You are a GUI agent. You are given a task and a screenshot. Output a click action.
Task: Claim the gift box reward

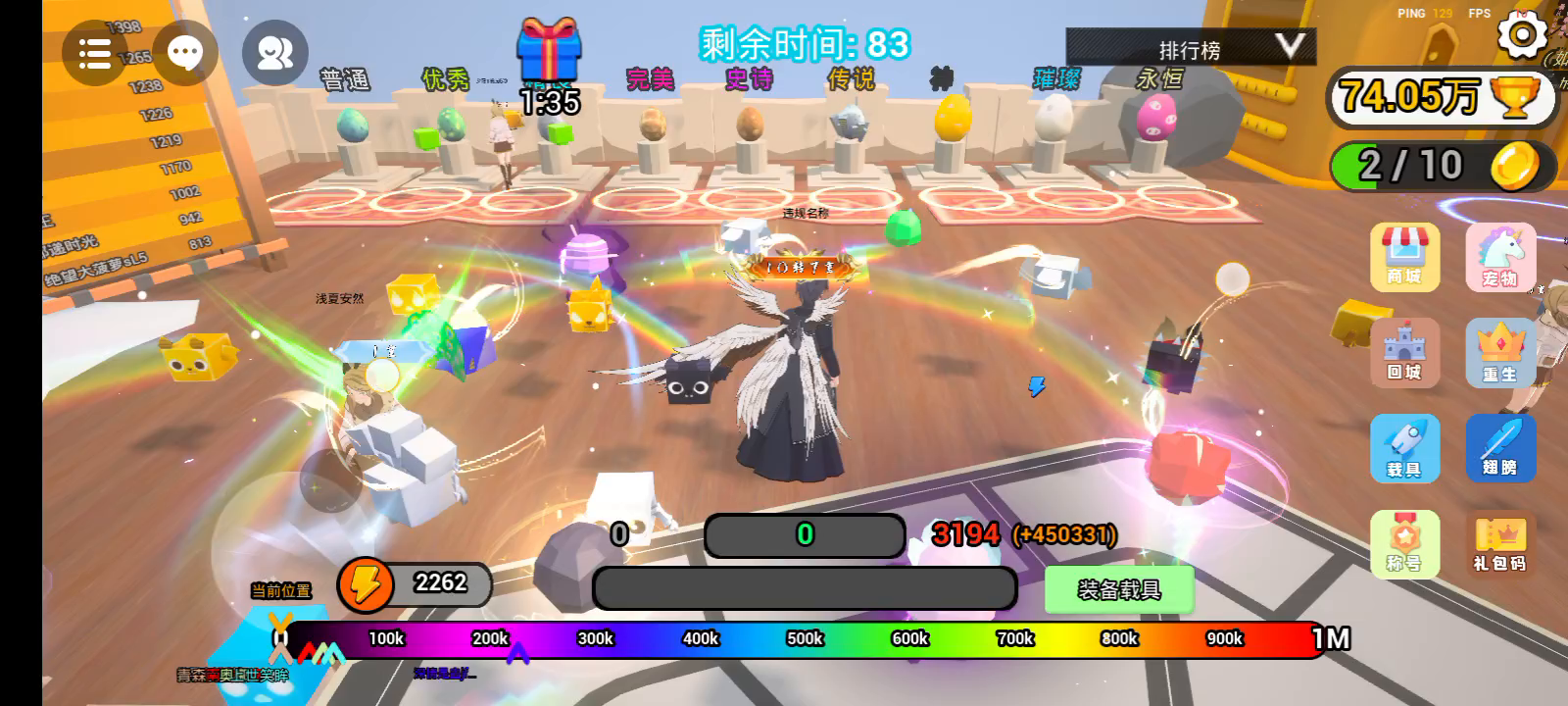pos(549,51)
